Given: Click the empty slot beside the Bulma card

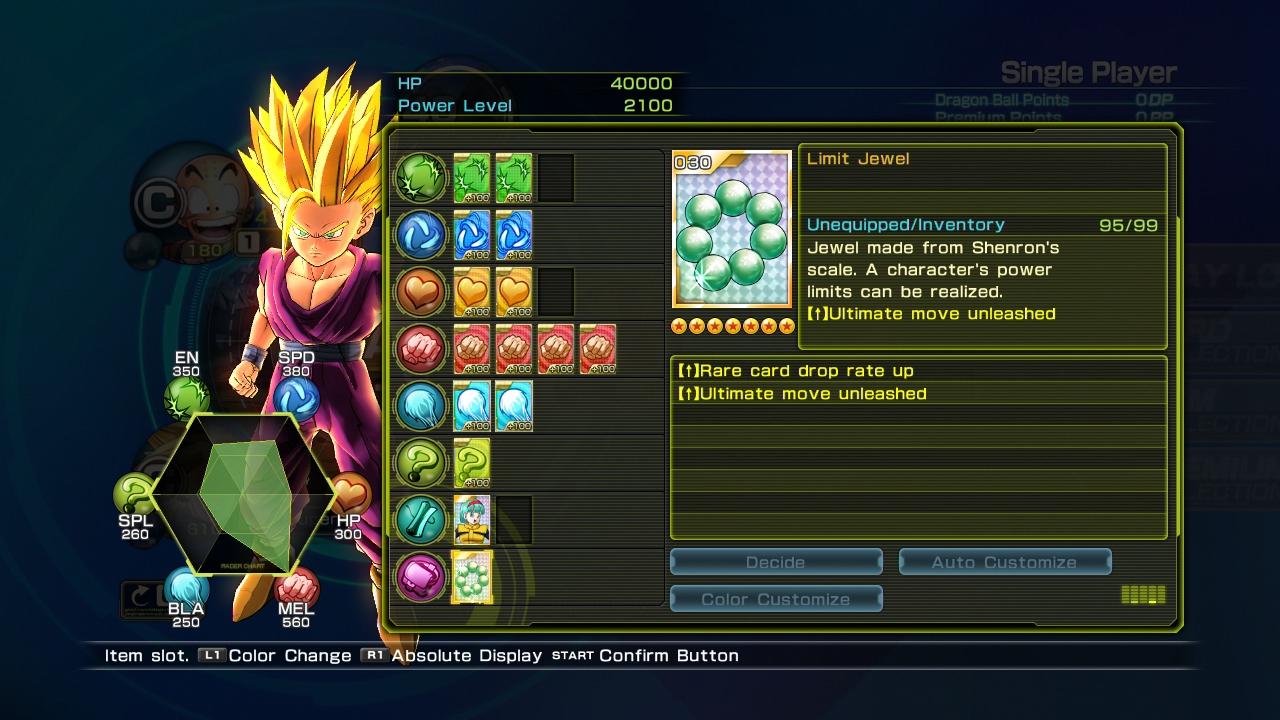Looking at the screenshot, I should coord(514,520).
